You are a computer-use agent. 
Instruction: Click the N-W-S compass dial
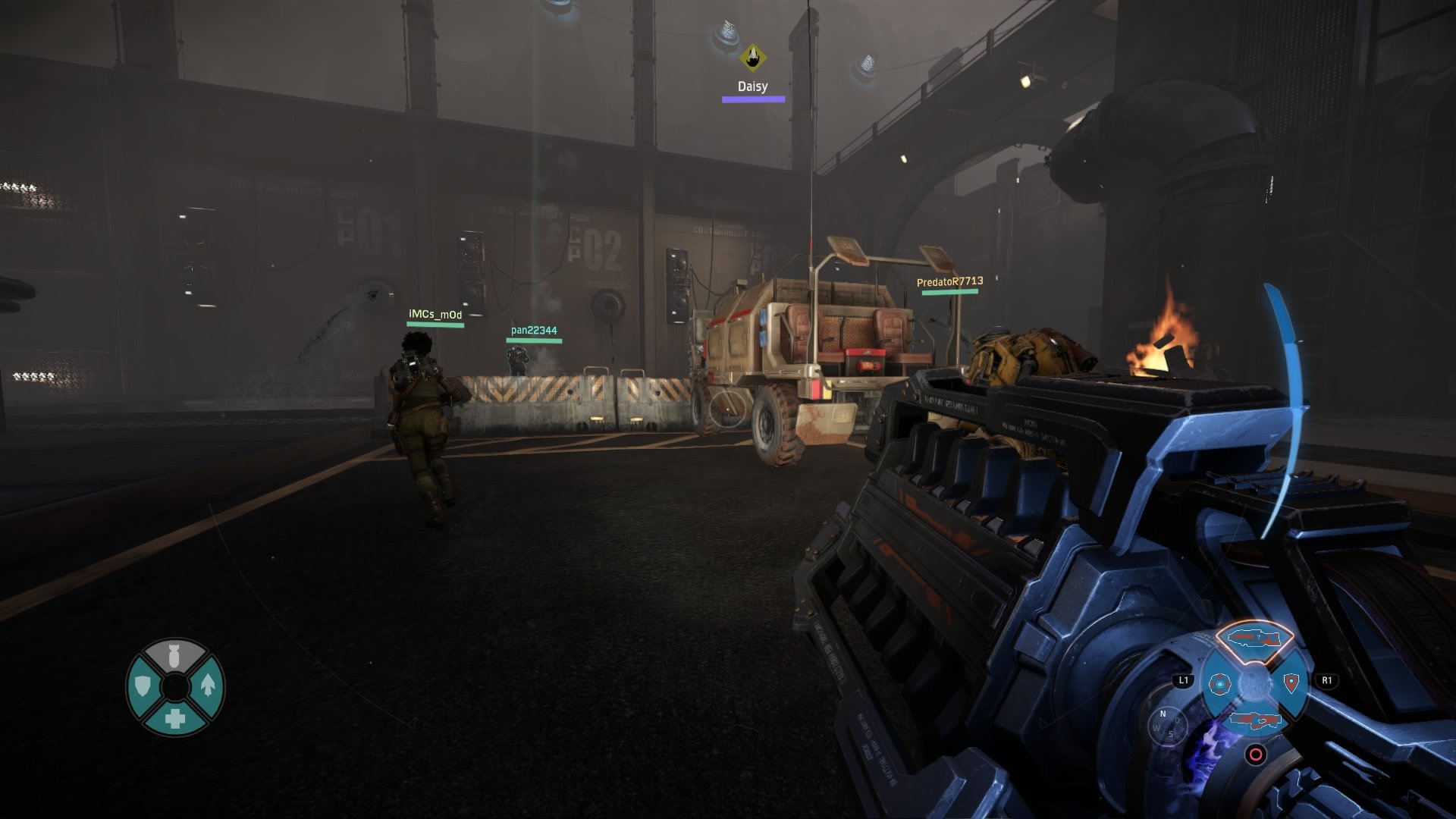(1168, 725)
